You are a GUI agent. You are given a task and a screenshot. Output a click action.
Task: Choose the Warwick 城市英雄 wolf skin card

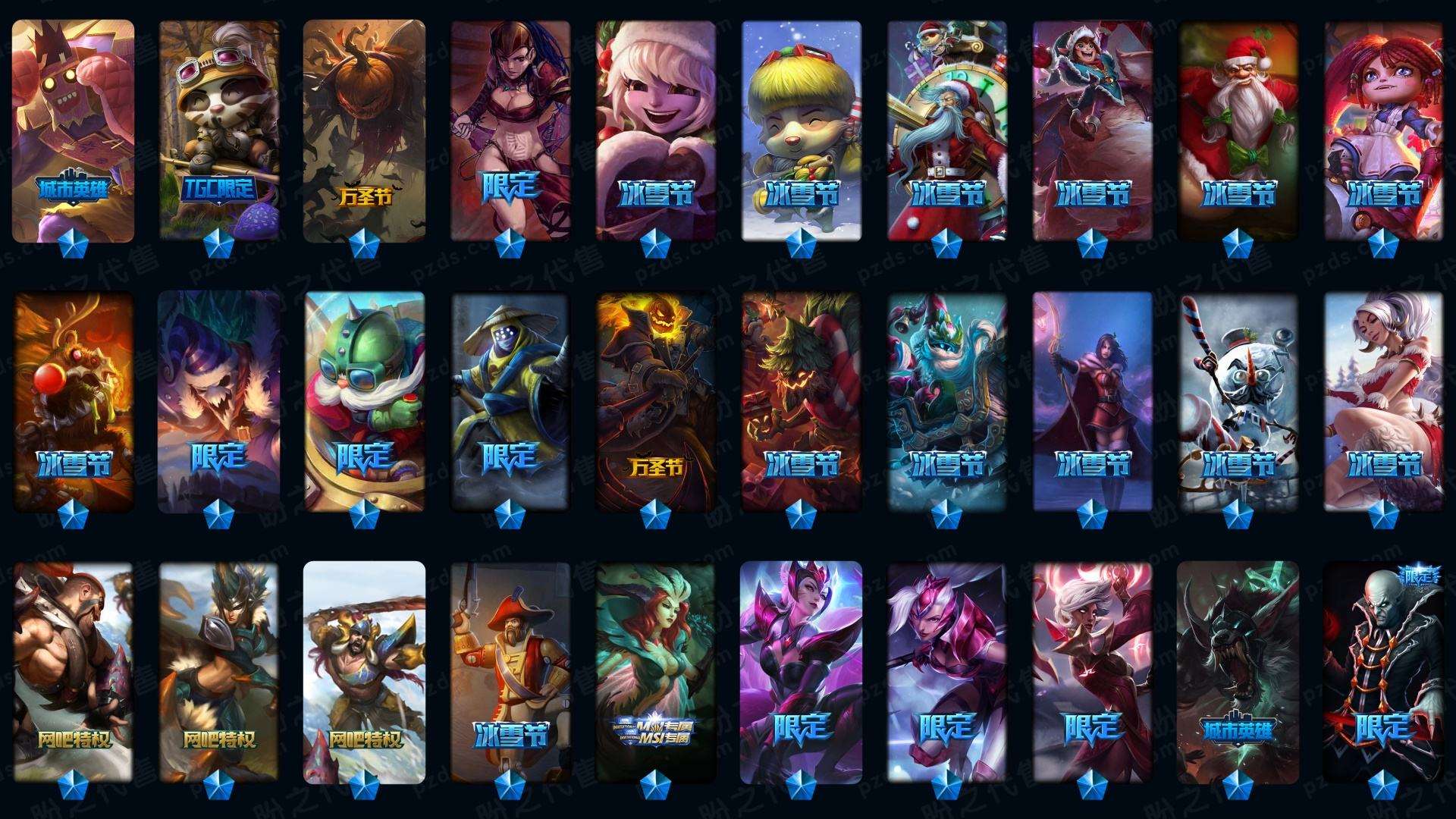click(1238, 671)
